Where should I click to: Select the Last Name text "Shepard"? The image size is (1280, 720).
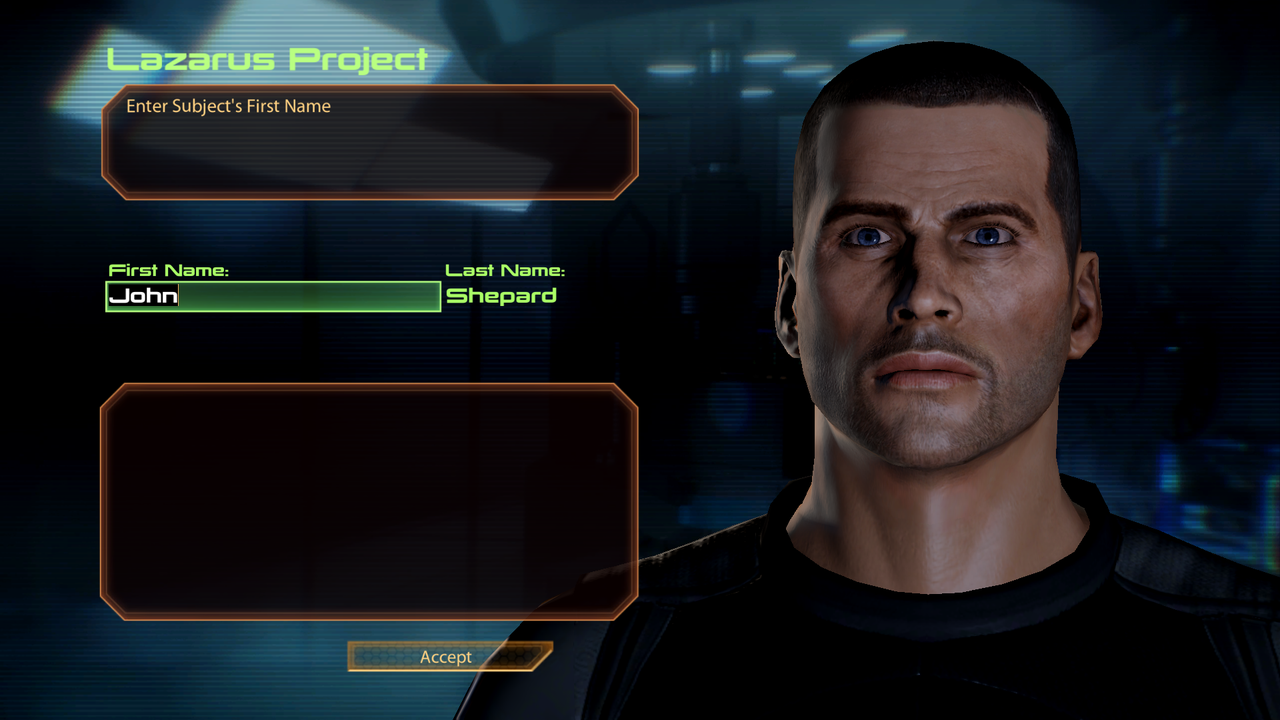tap(502, 296)
